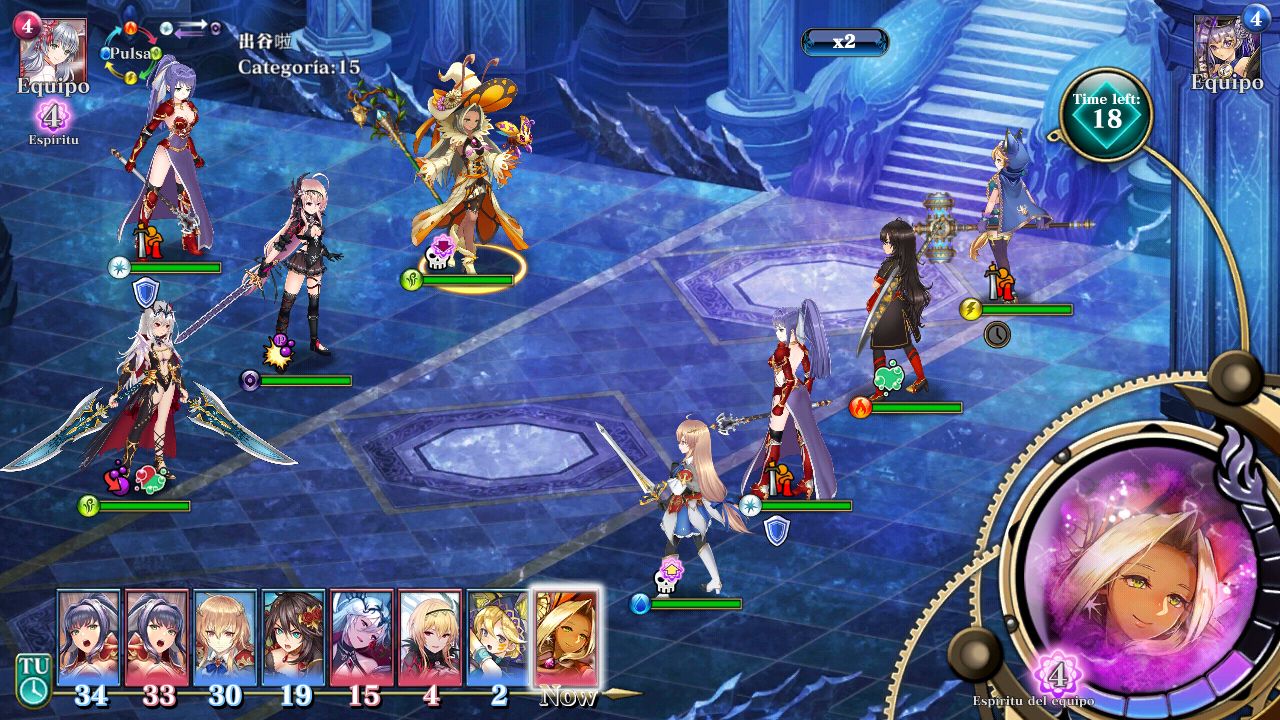The height and width of the screenshot is (720, 1280).
Task: Select the turn-order portrait with TU 34
Action: point(89,638)
